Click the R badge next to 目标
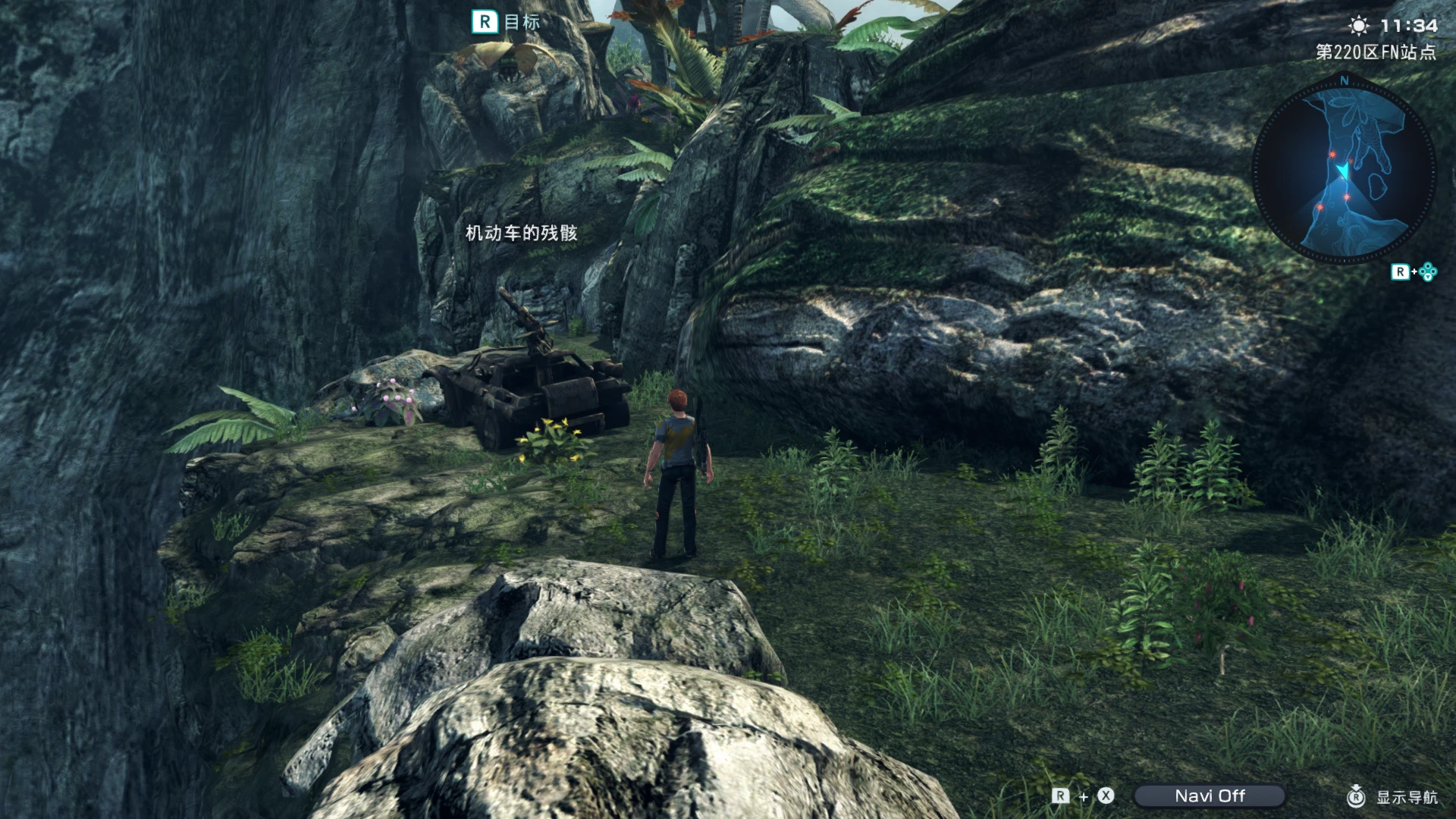The image size is (1456, 819). pos(484,23)
